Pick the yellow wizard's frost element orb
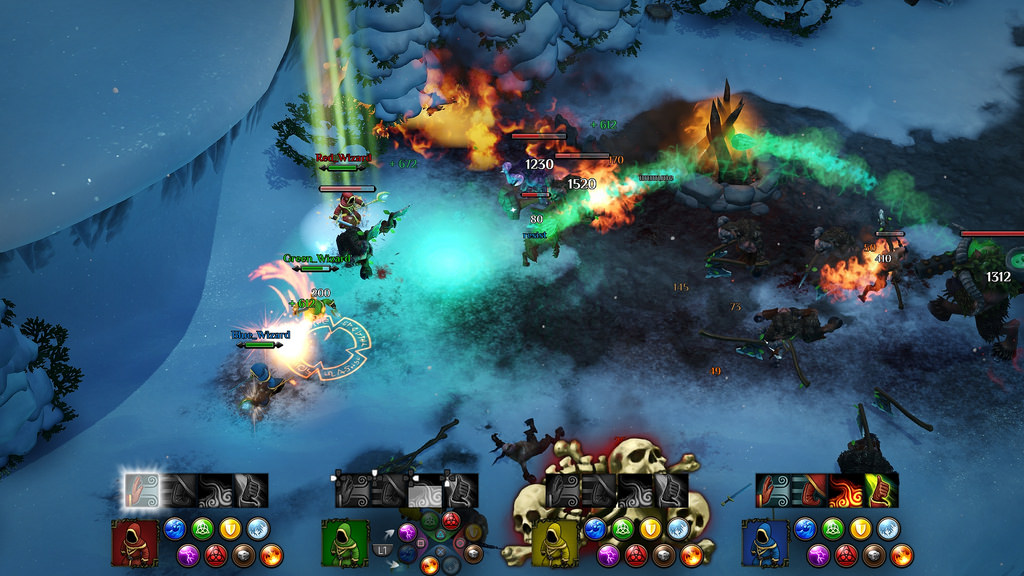Screen dimensions: 1024x576 (x=678, y=528)
